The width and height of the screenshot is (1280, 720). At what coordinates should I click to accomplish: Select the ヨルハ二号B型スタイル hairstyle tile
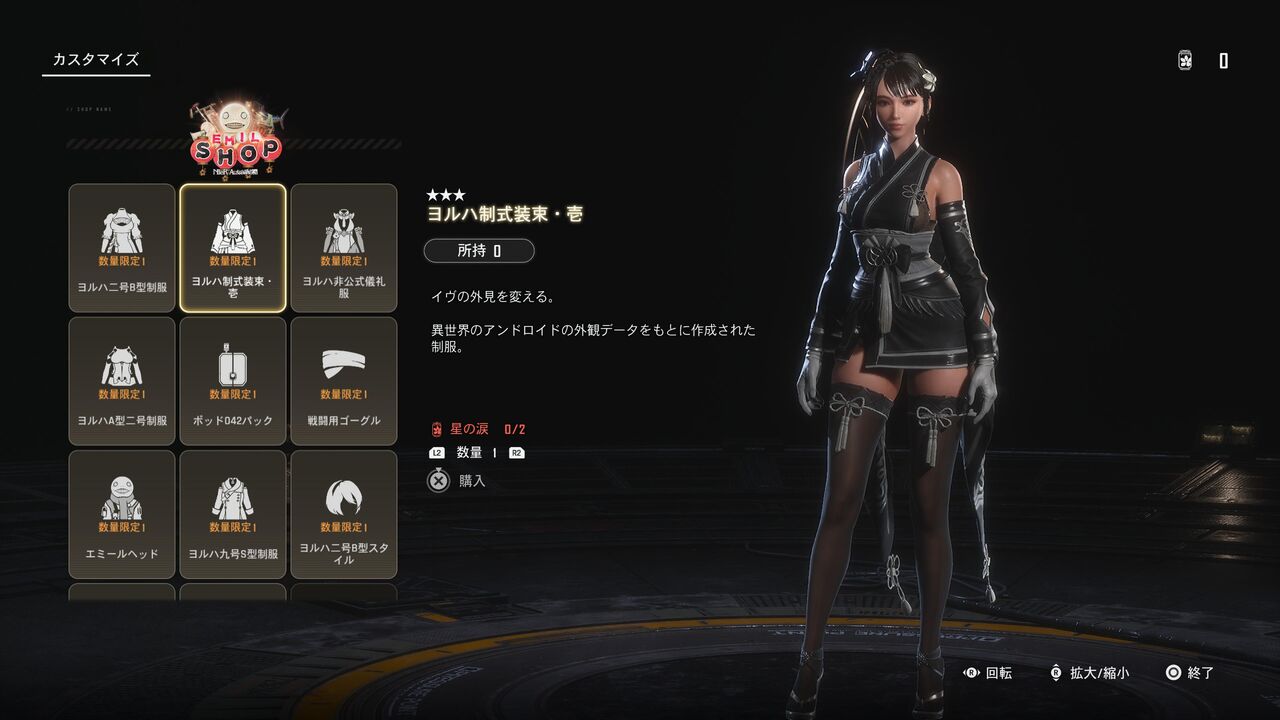tap(344, 513)
